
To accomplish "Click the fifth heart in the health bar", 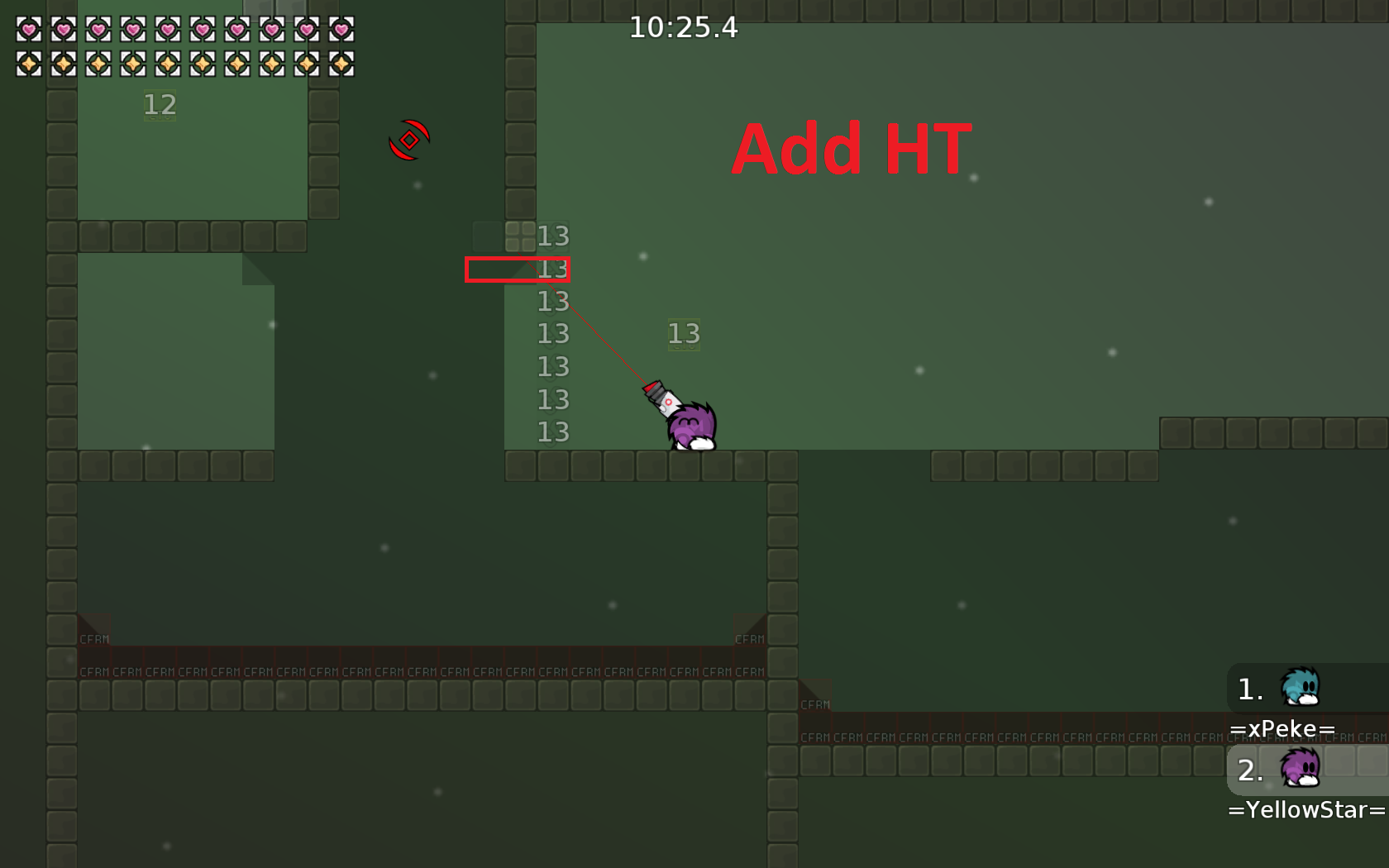I will pos(166,30).
